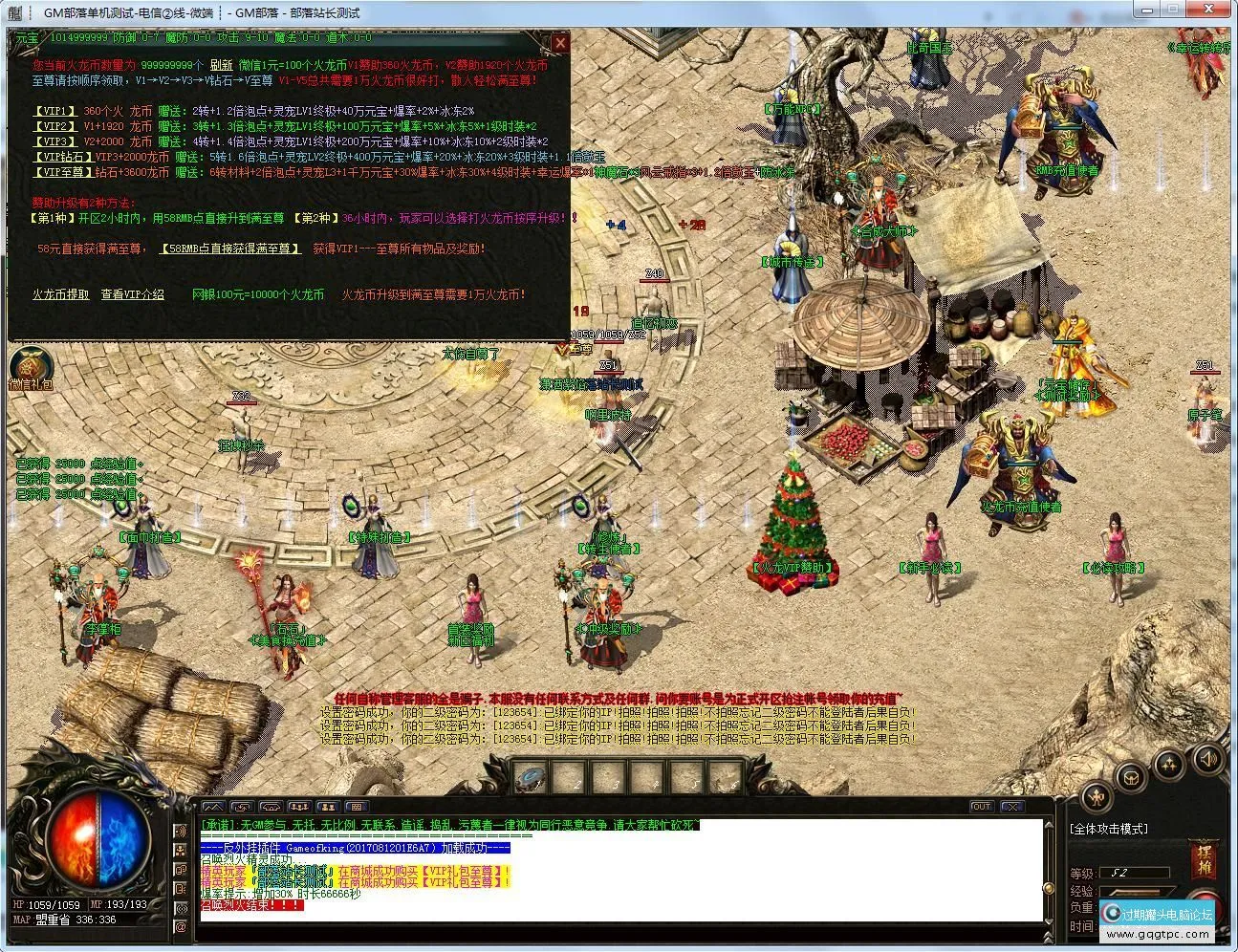1238x952 pixels.
Task: Open the 微信礼包 gift pack icon
Action: pos(31,368)
